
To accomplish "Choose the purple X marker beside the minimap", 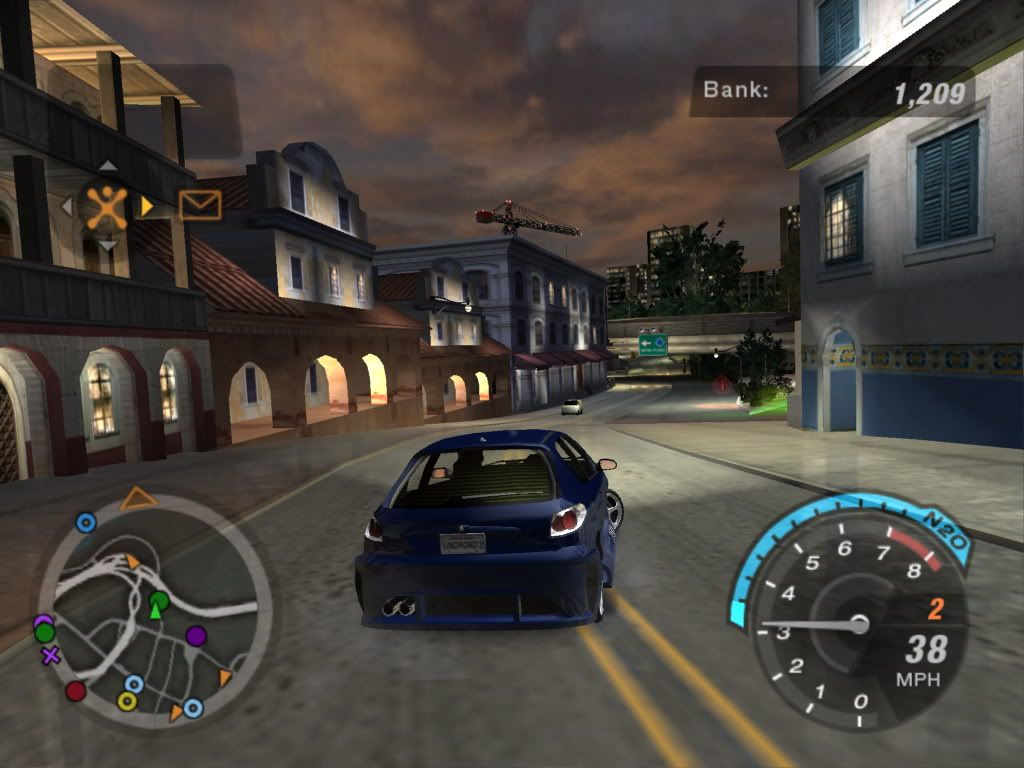I will (51, 656).
